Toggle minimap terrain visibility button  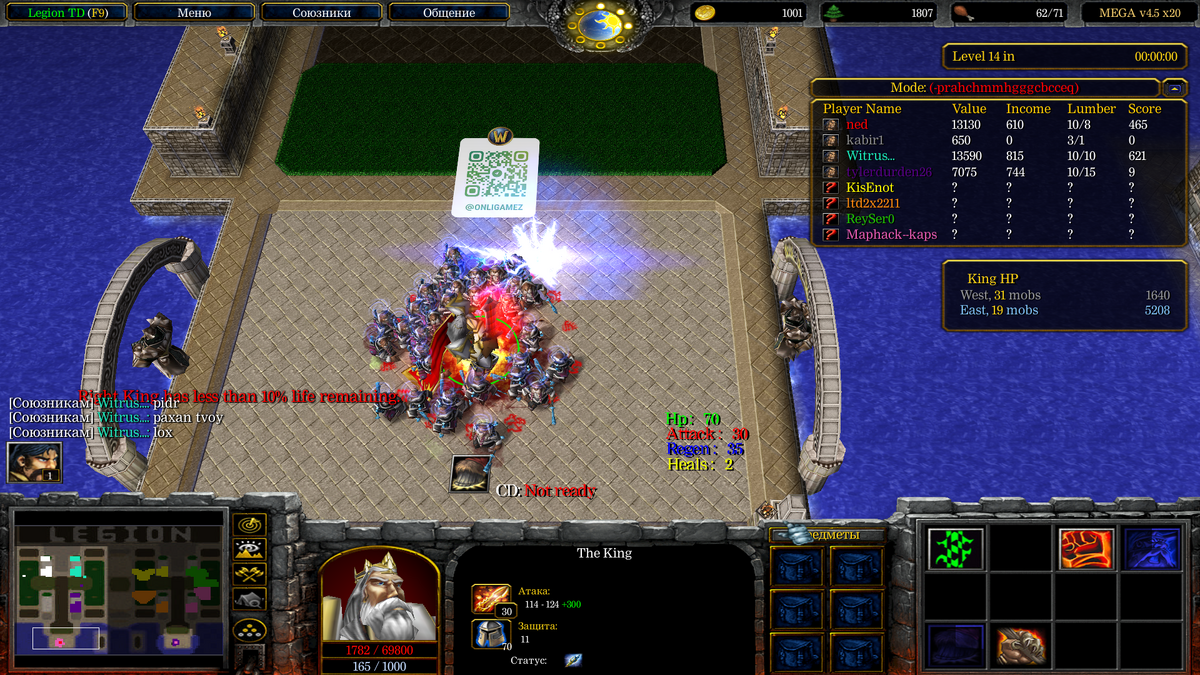pos(248,548)
